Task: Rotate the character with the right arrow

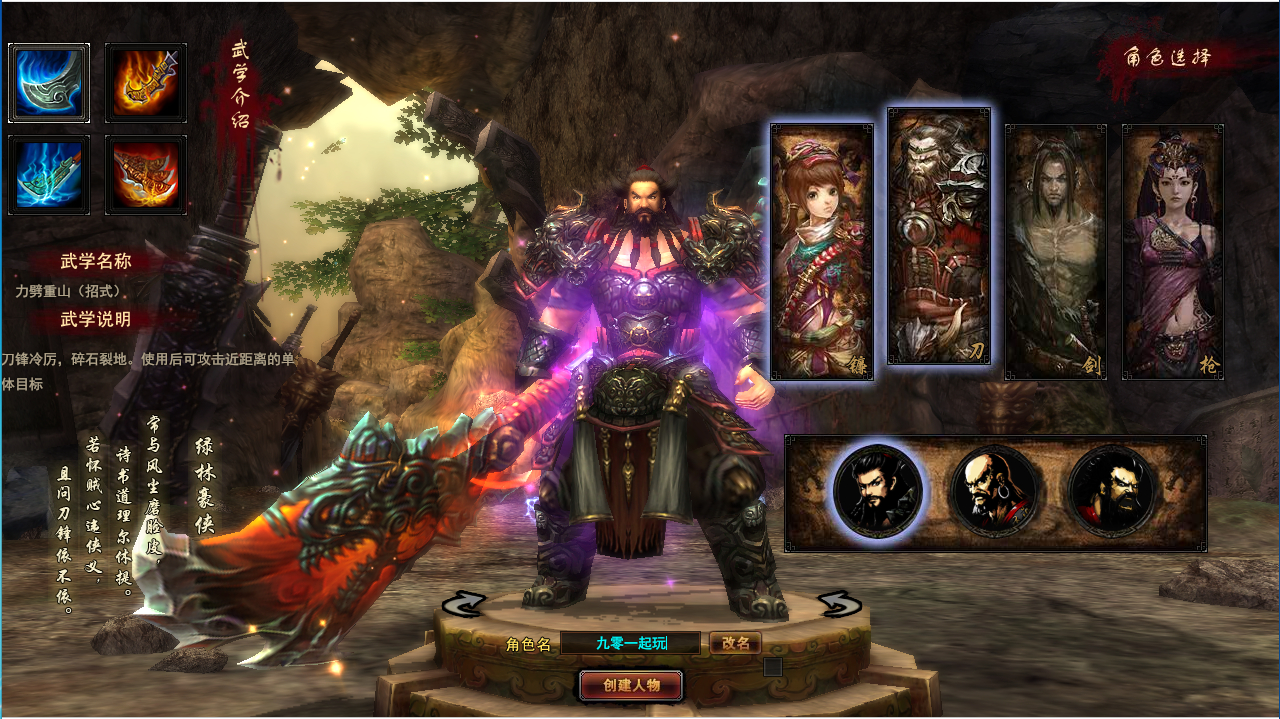Action: (839, 604)
